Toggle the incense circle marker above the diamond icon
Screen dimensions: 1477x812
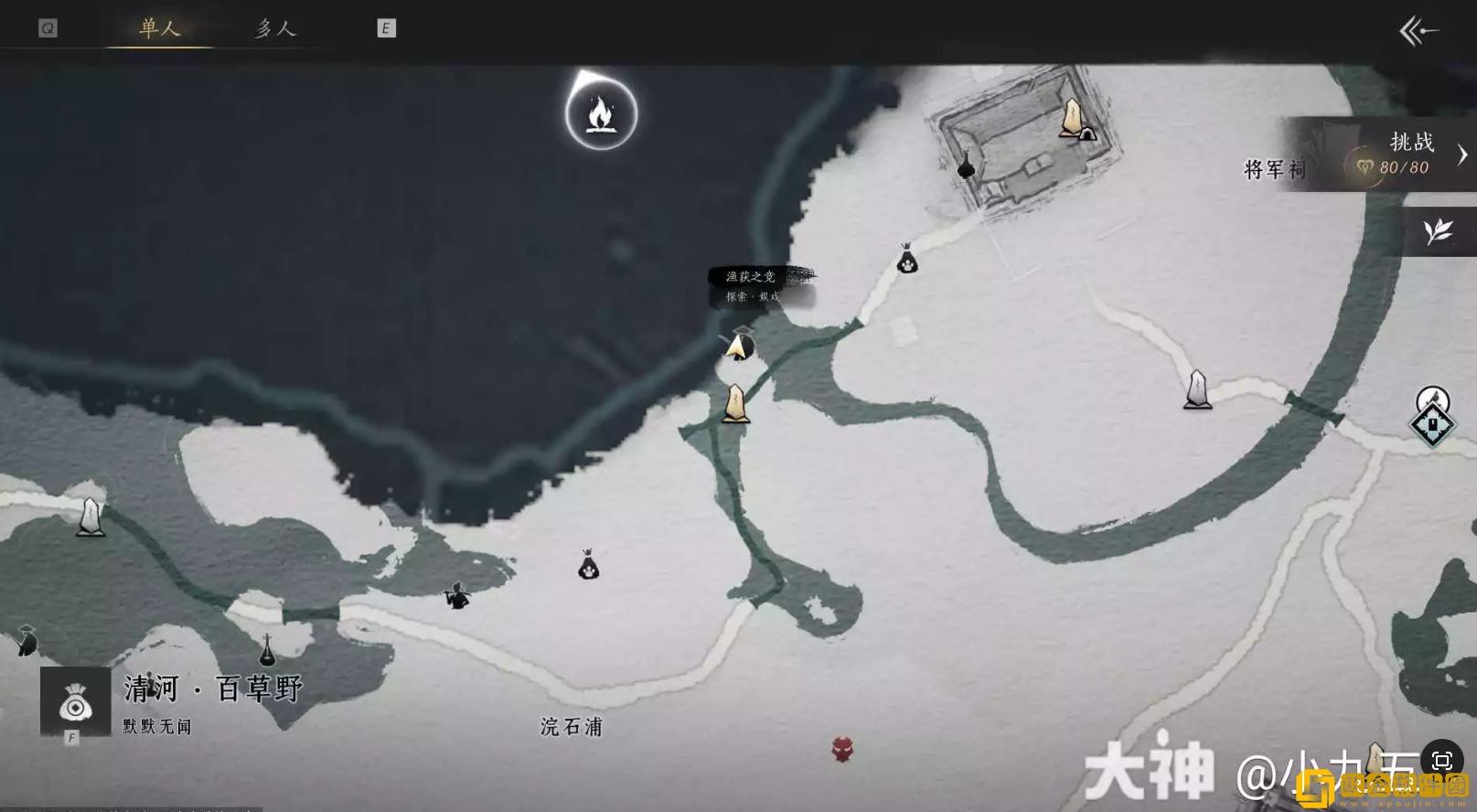coord(1430,395)
